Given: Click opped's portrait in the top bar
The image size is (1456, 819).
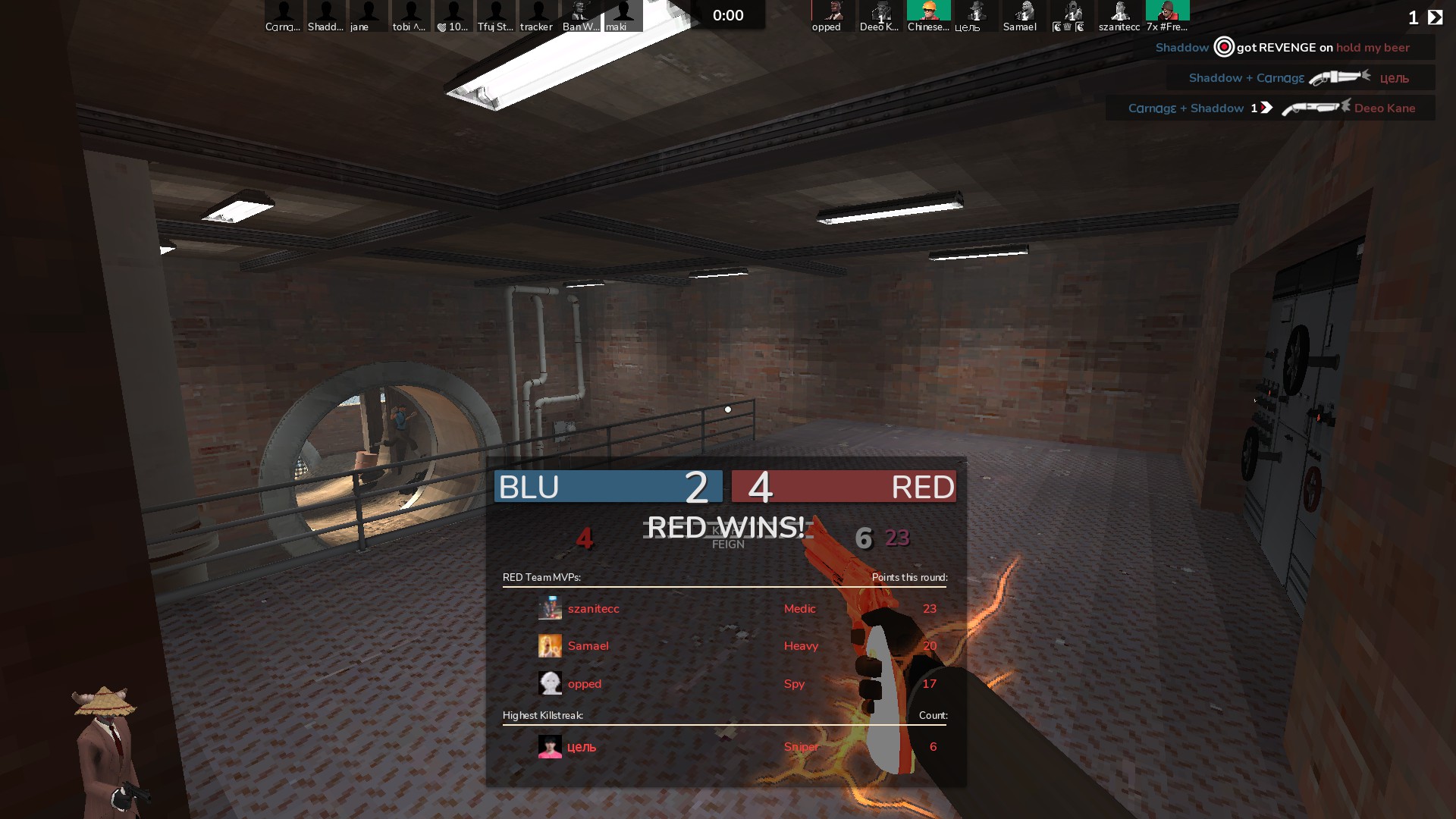Looking at the screenshot, I should (x=832, y=15).
